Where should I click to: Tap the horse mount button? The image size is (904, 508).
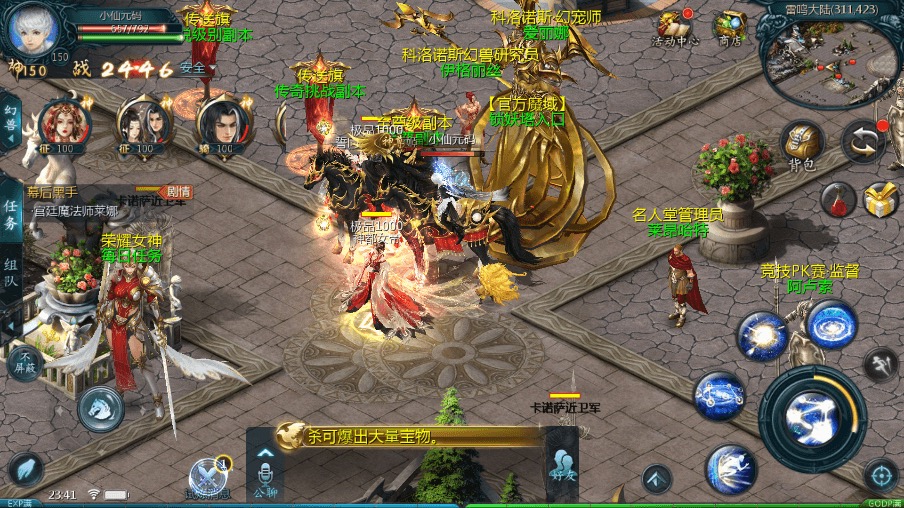coord(101,408)
